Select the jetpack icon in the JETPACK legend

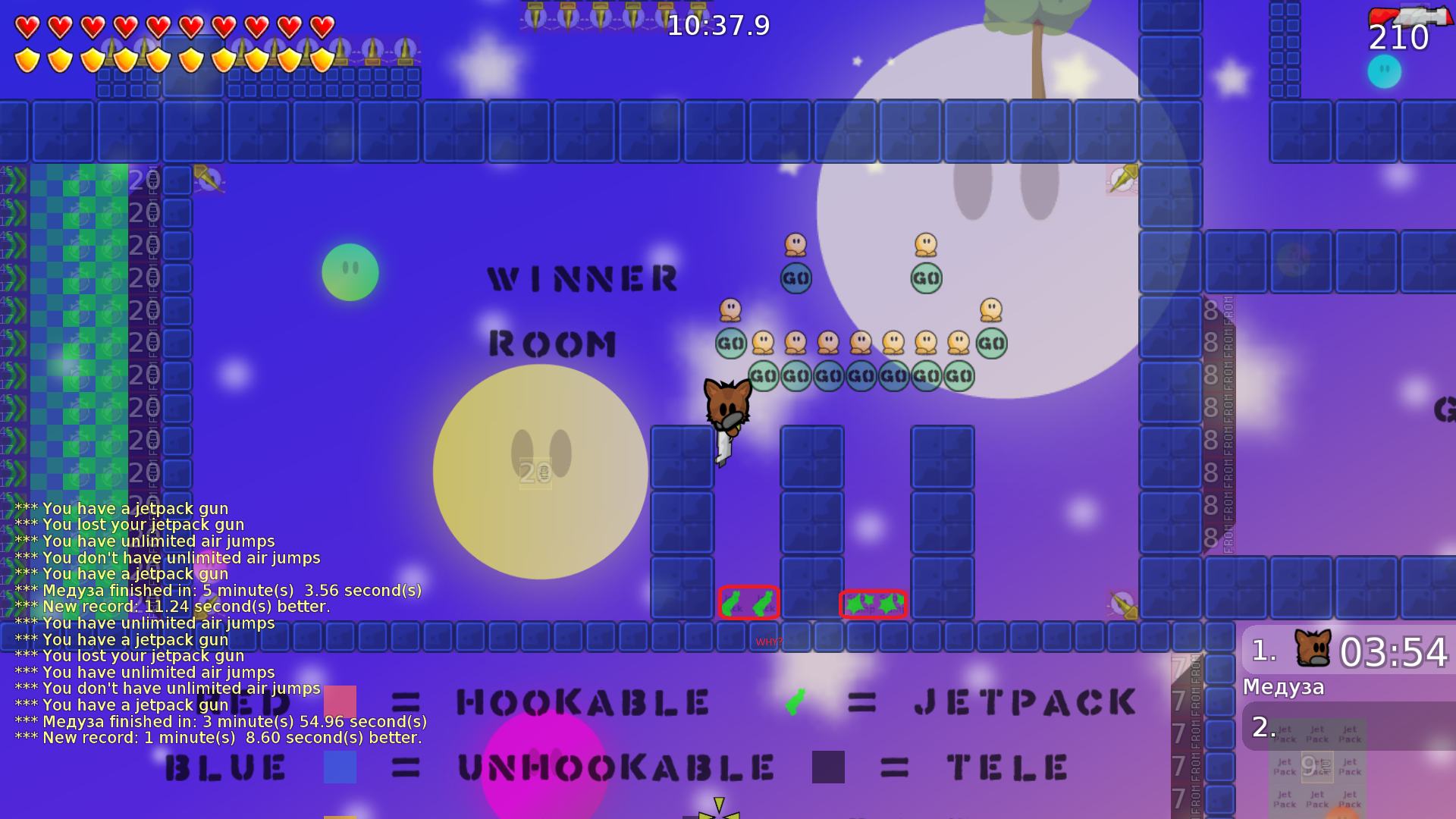pyautogui.click(x=797, y=701)
